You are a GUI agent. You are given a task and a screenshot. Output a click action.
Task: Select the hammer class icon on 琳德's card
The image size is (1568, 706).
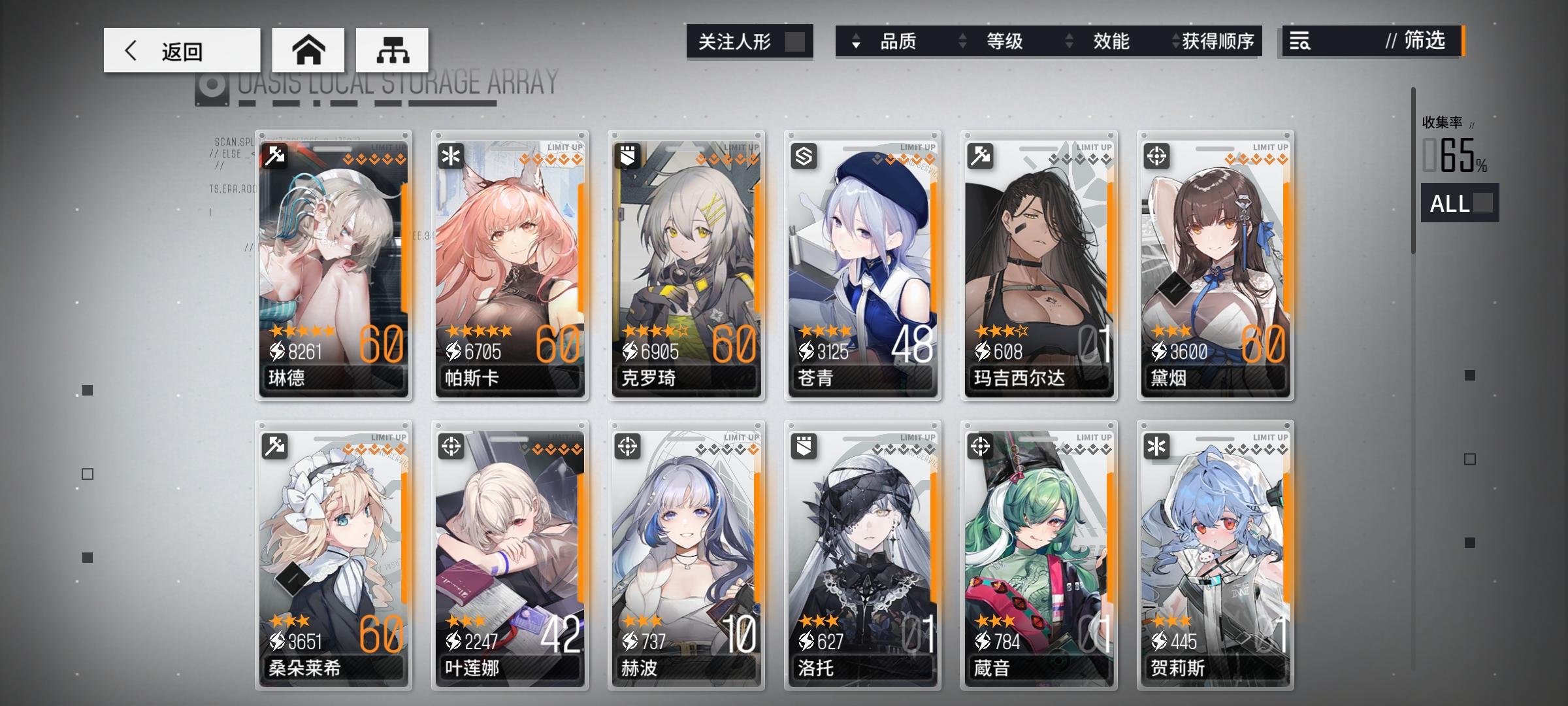tap(275, 155)
